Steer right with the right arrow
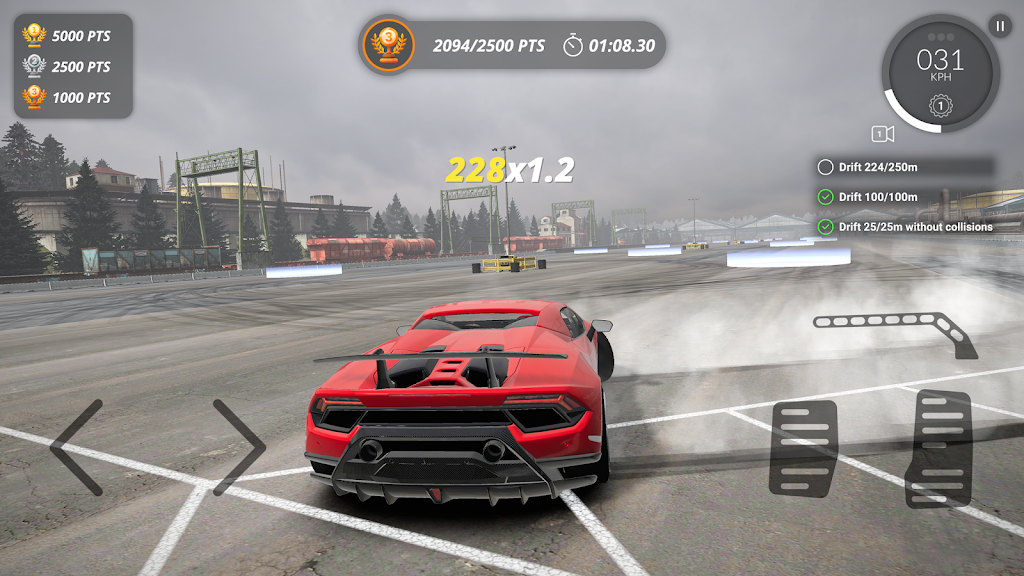Screen dimensions: 1024x576 (x=239, y=447)
